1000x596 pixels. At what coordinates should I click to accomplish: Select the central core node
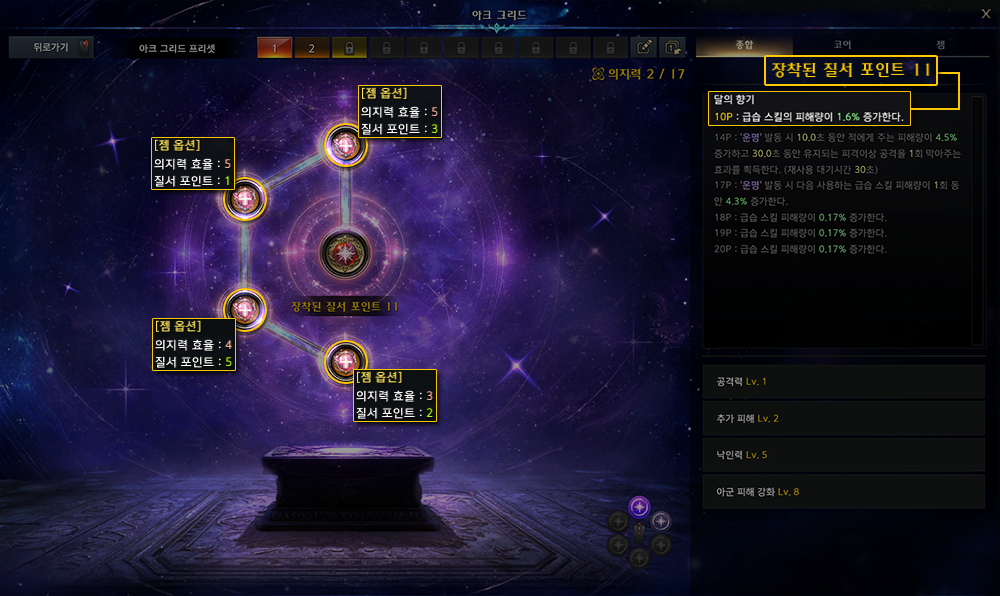pyautogui.click(x=345, y=253)
